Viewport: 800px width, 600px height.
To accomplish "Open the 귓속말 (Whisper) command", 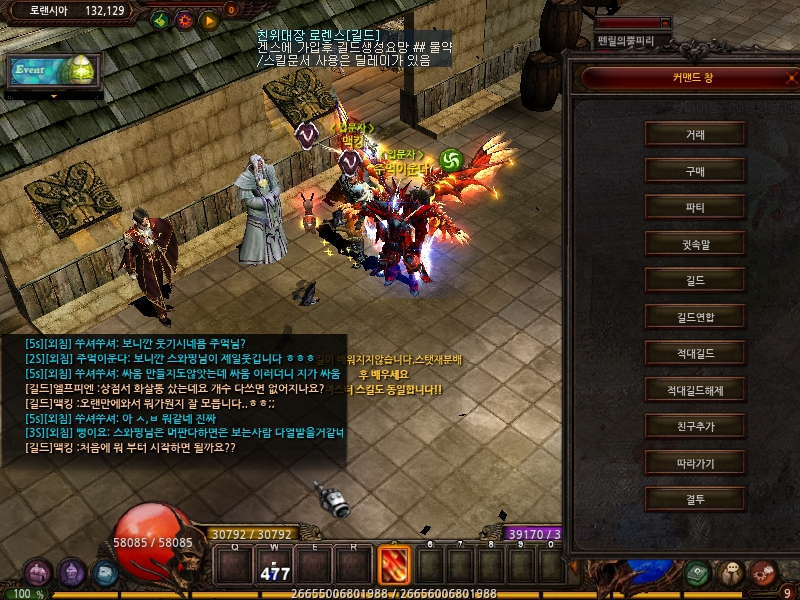I will (x=695, y=244).
